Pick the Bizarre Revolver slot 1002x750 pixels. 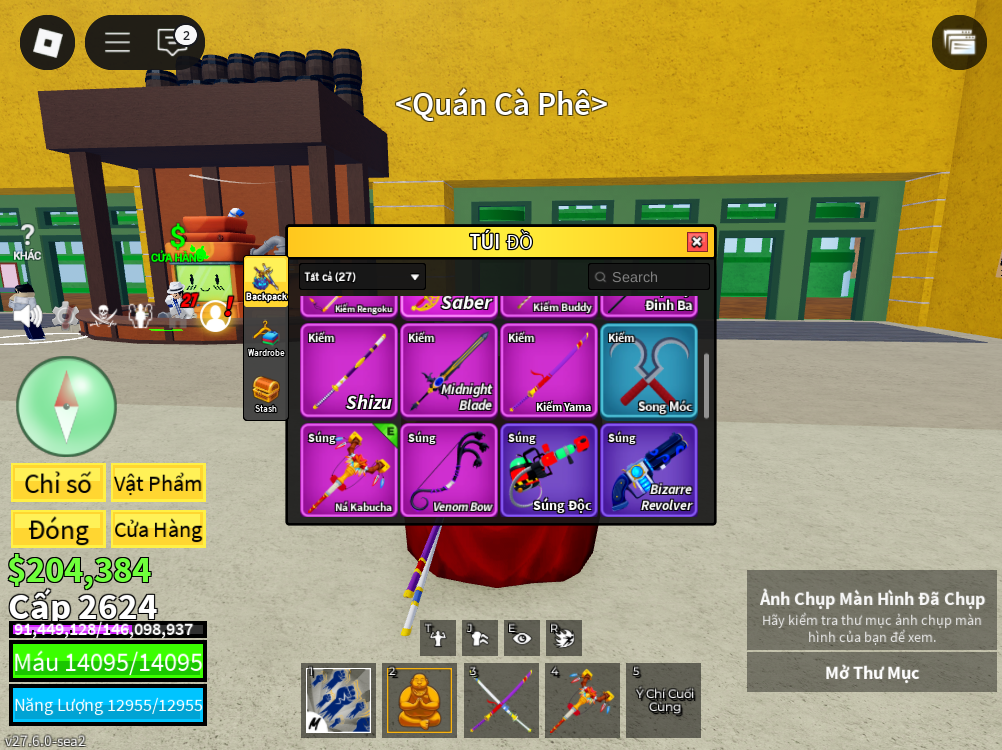649,470
